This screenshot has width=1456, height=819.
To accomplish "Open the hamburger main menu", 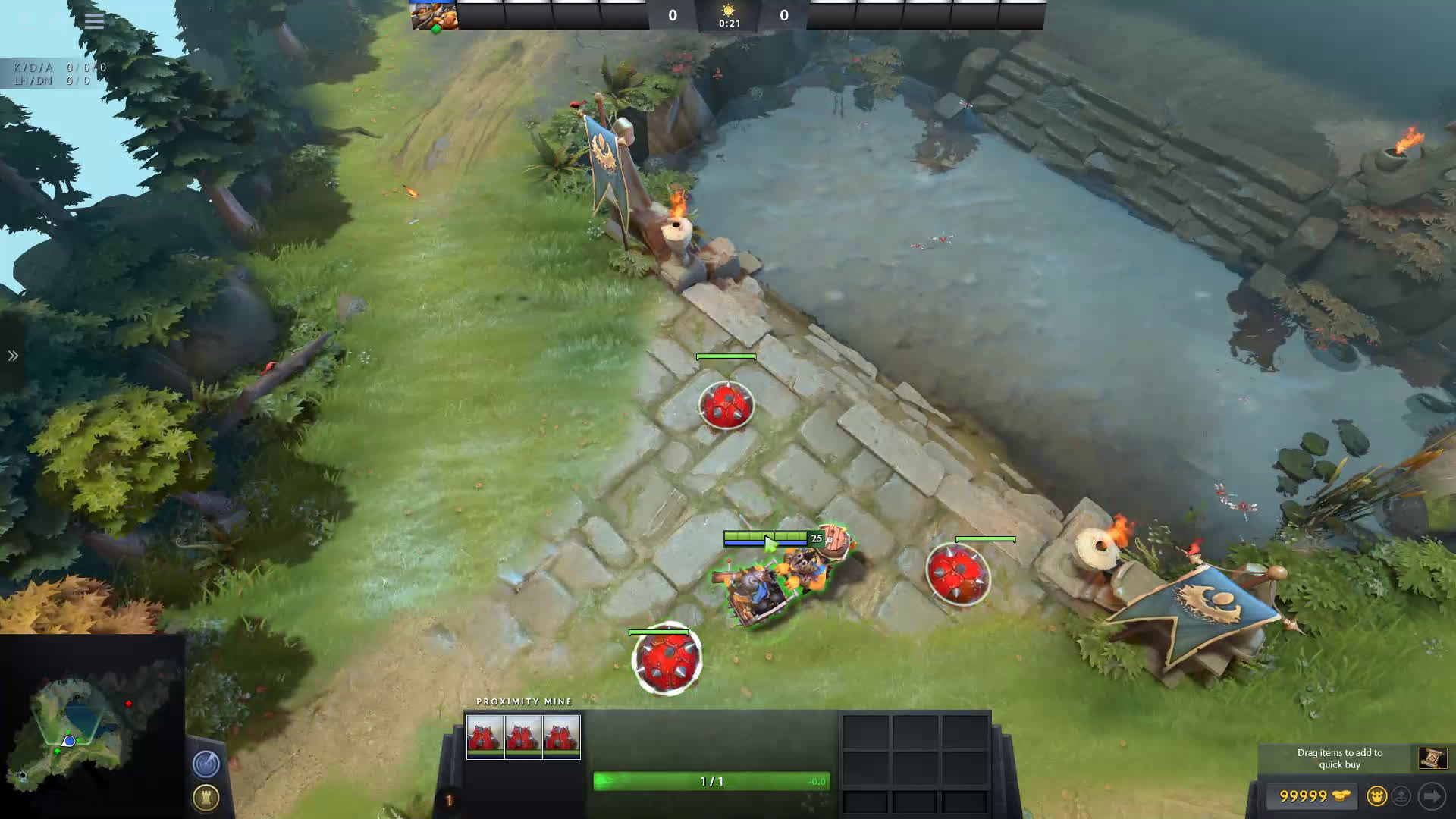I will click(x=94, y=20).
